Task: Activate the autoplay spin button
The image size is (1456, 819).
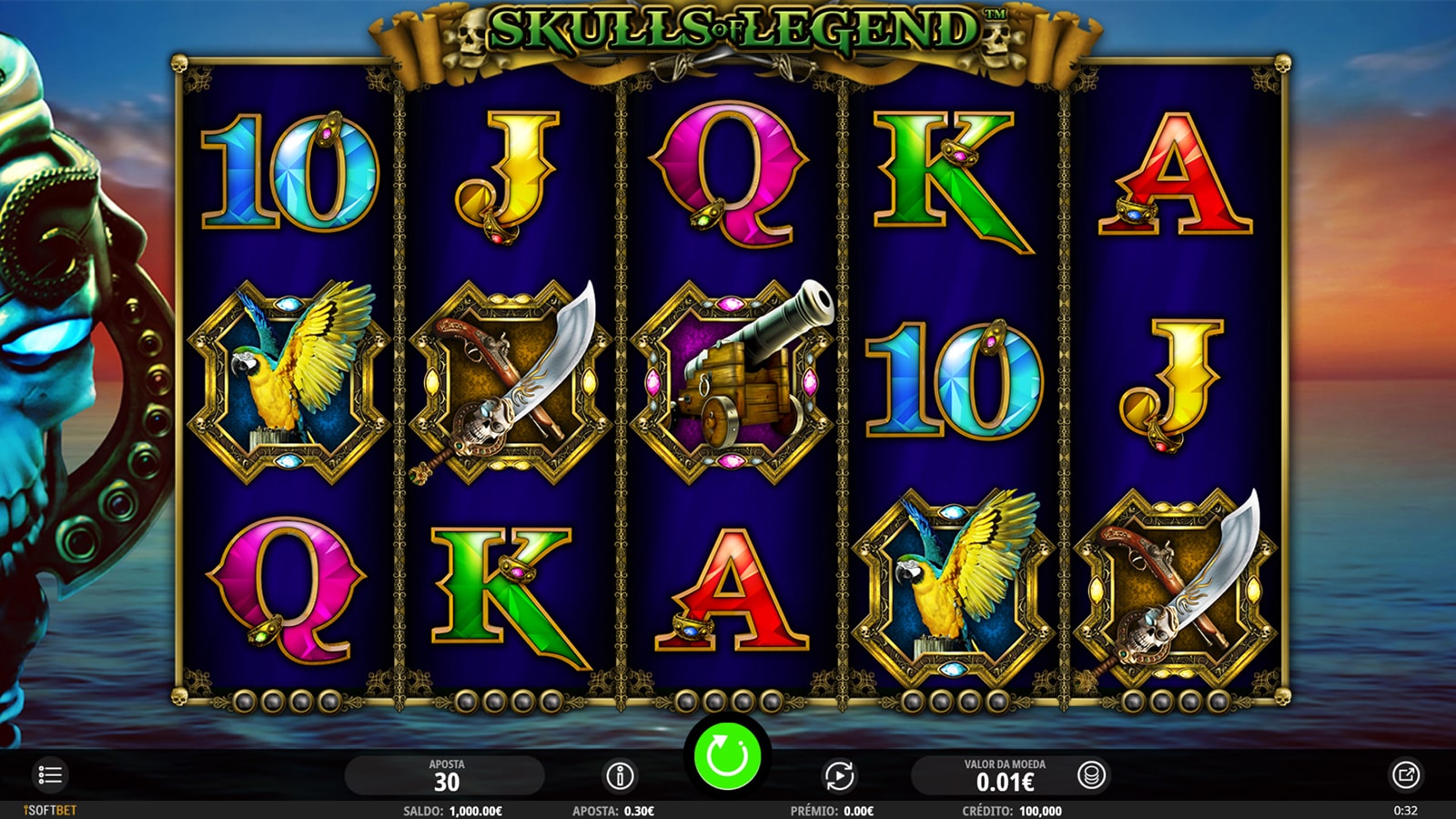Action: 838,776
